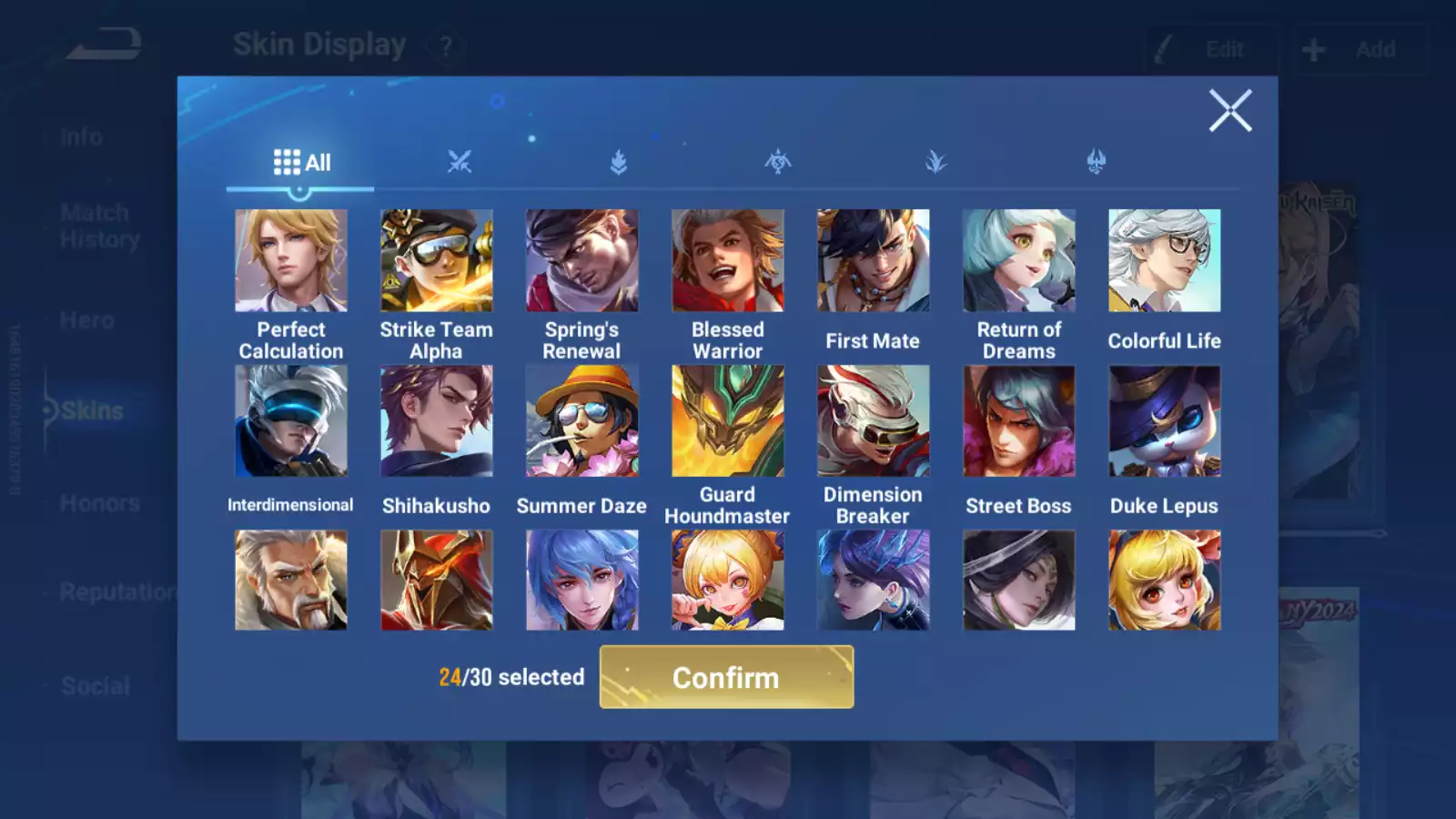Image resolution: width=1456 pixels, height=819 pixels.
Task: Open the rightmost Marksman role filter icon
Action: coord(1096,160)
